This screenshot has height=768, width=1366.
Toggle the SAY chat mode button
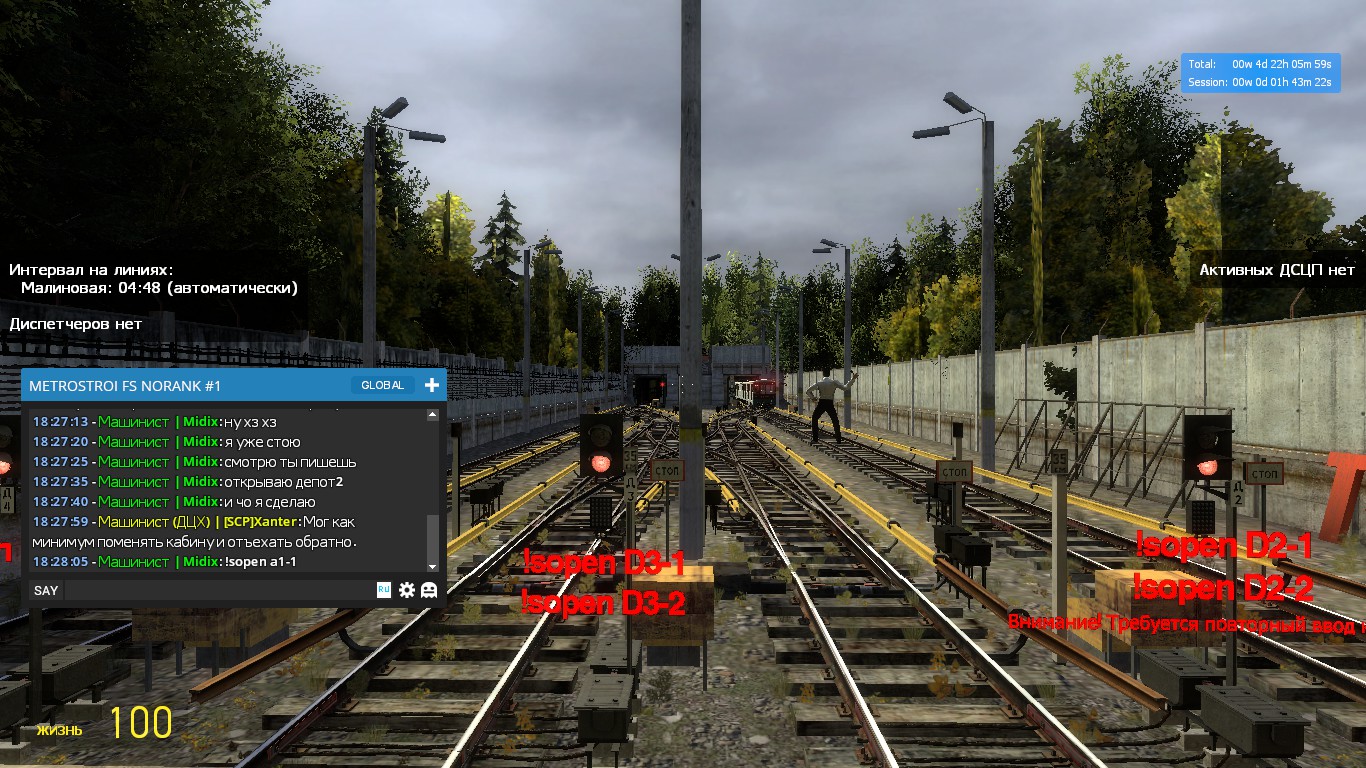[x=46, y=590]
